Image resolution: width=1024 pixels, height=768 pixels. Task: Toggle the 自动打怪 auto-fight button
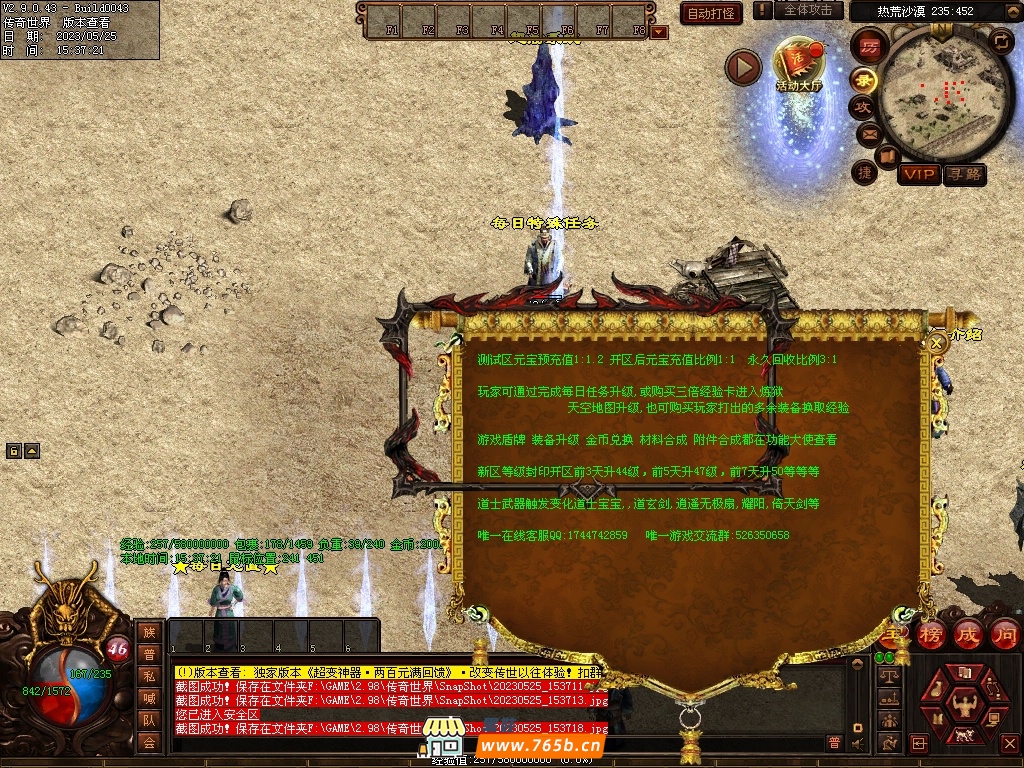(711, 13)
